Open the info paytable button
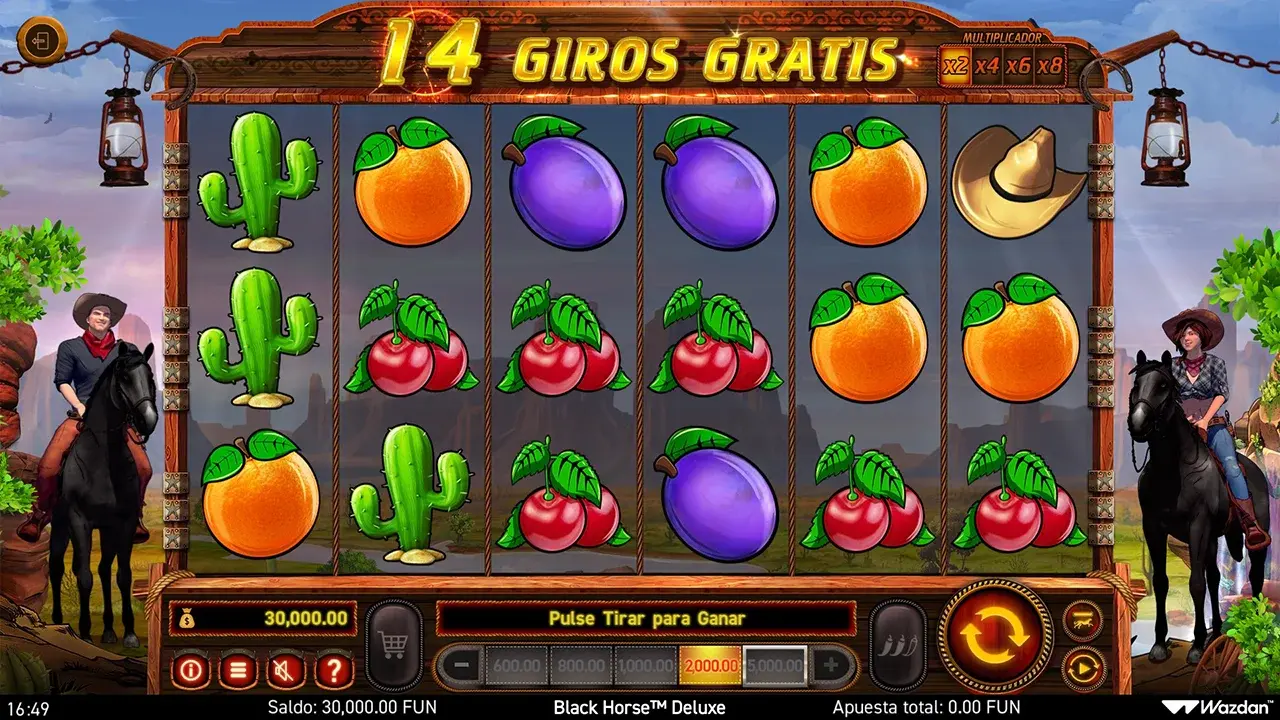The width and height of the screenshot is (1280, 720). (x=190, y=669)
